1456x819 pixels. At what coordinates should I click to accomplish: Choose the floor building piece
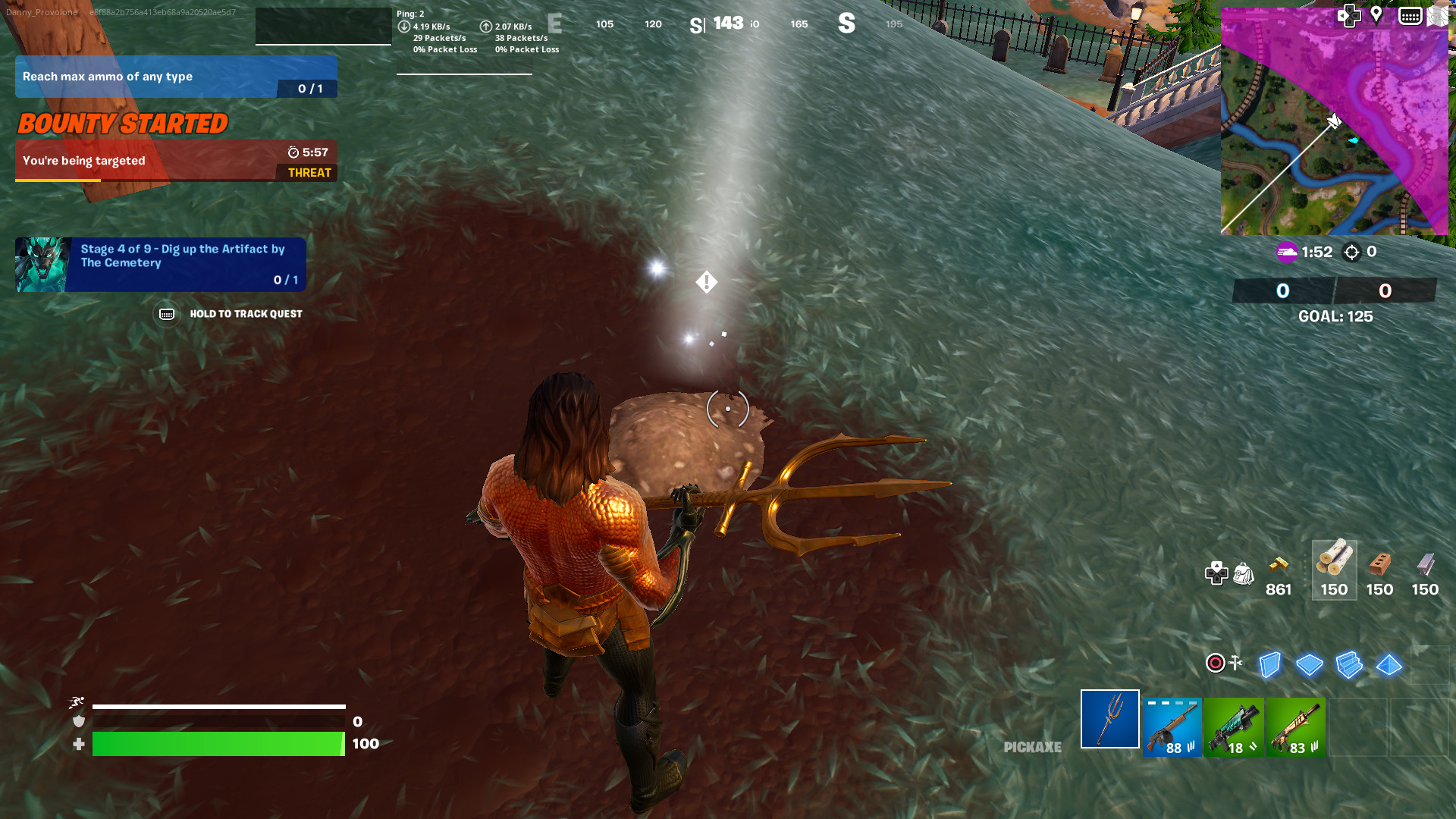pos(1309,665)
